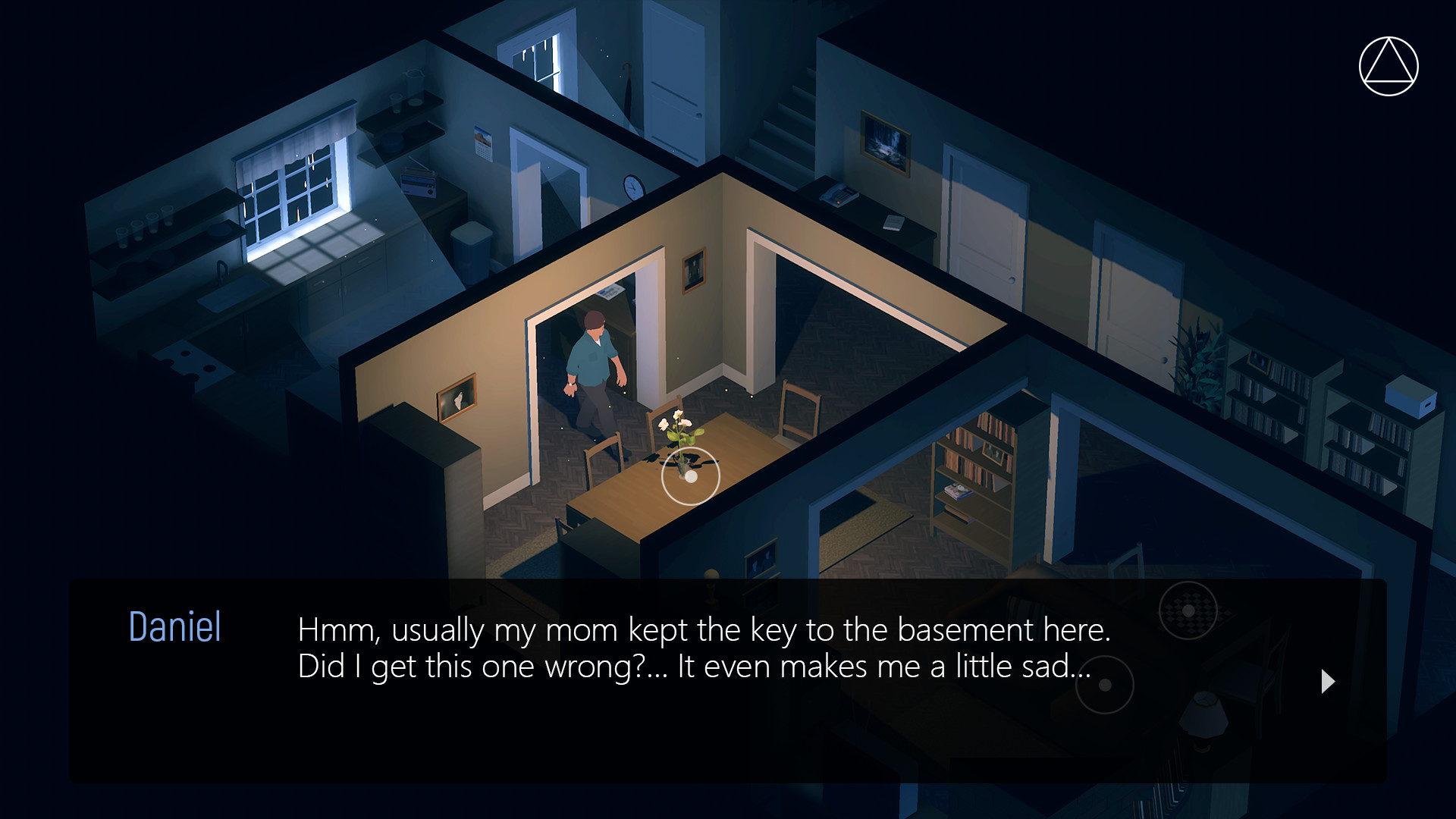Select the vase interaction hotspot on table
1456x819 pixels.
689,476
